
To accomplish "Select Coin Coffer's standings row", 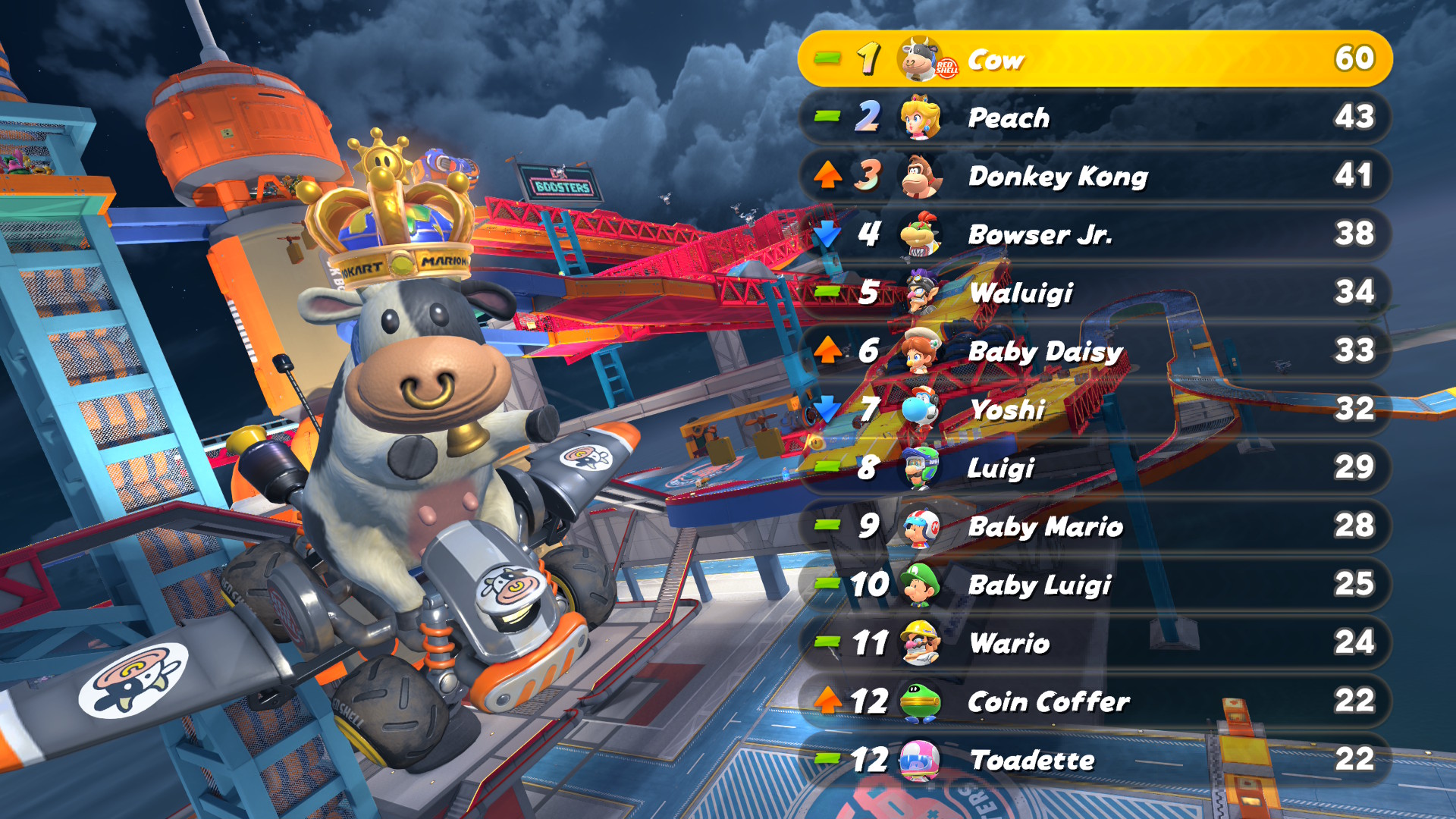I will [1095, 701].
